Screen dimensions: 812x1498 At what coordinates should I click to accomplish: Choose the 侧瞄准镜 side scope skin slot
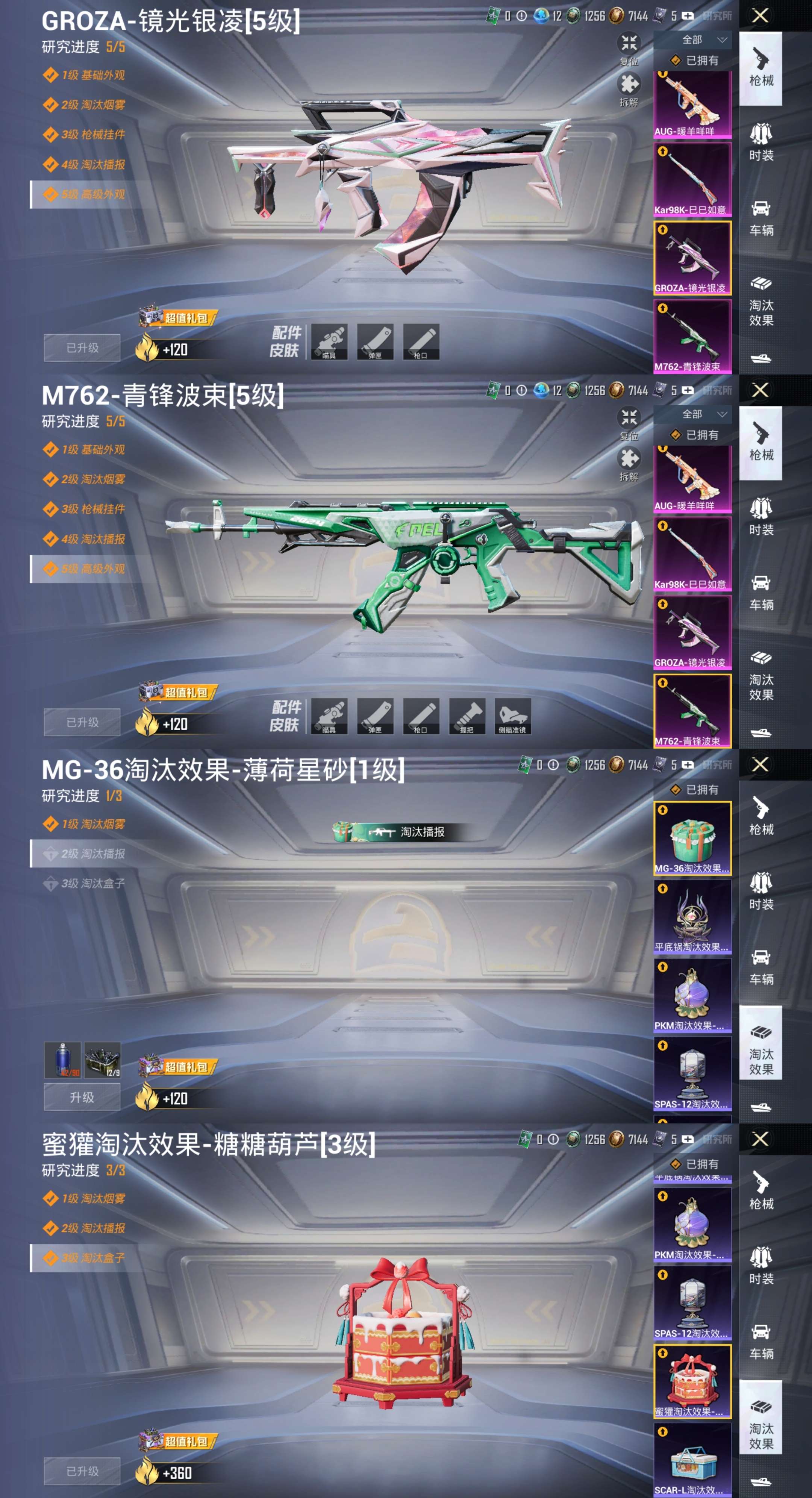pyautogui.click(x=513, y=716)
